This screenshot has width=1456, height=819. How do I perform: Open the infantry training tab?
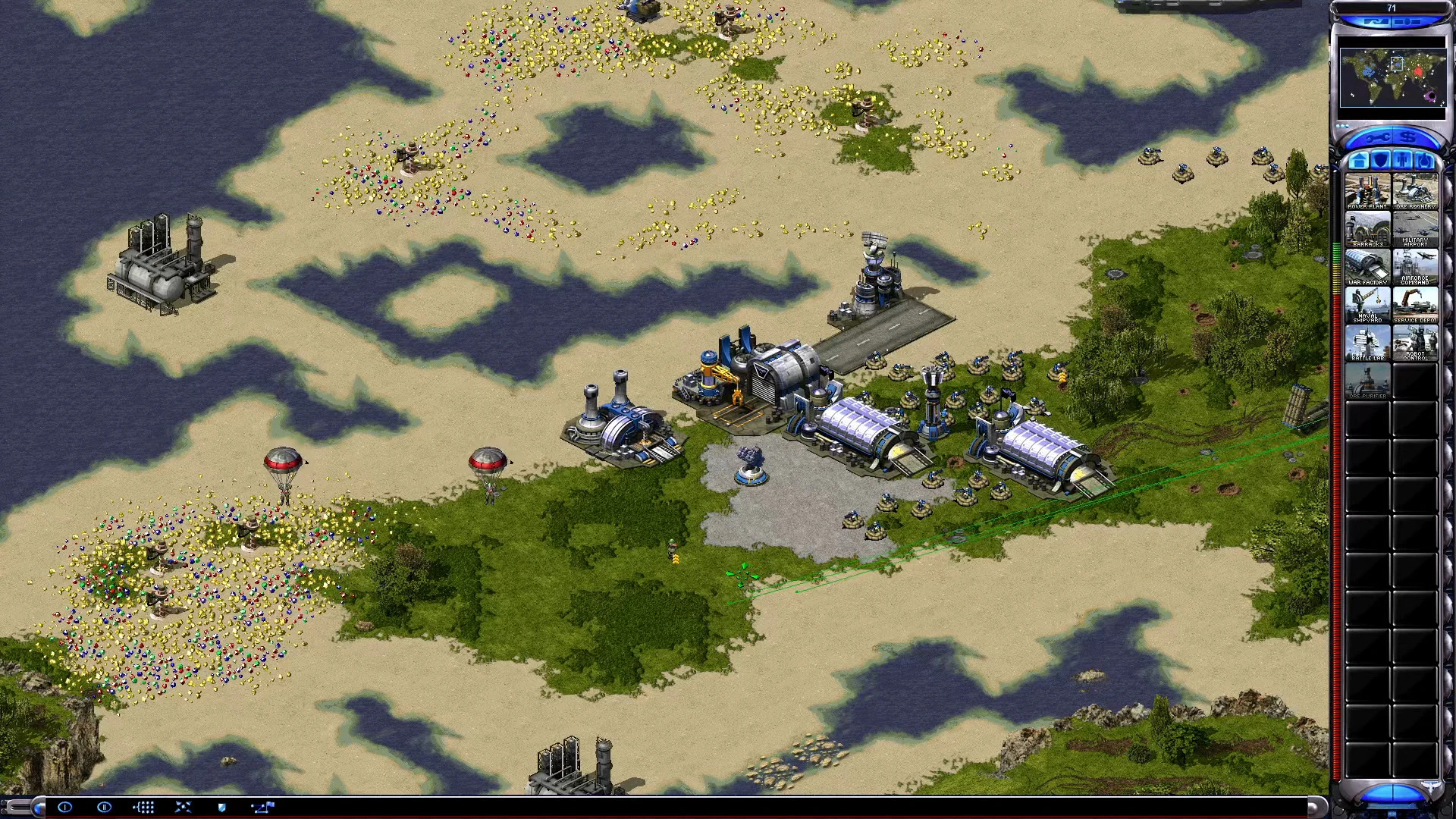(x=1401, y=160)
